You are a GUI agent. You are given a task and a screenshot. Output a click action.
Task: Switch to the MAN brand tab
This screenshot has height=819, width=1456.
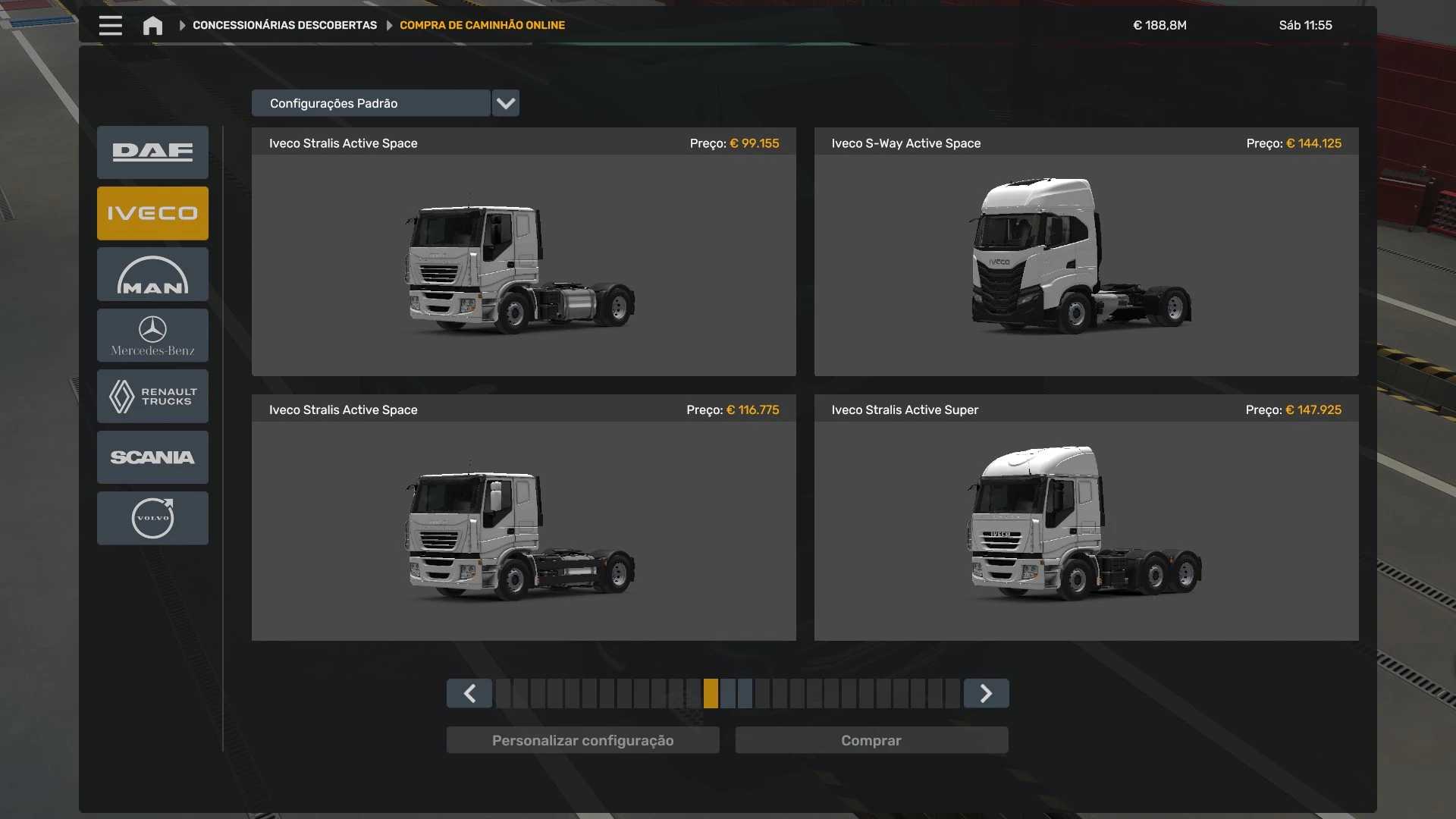pos(152,275)
